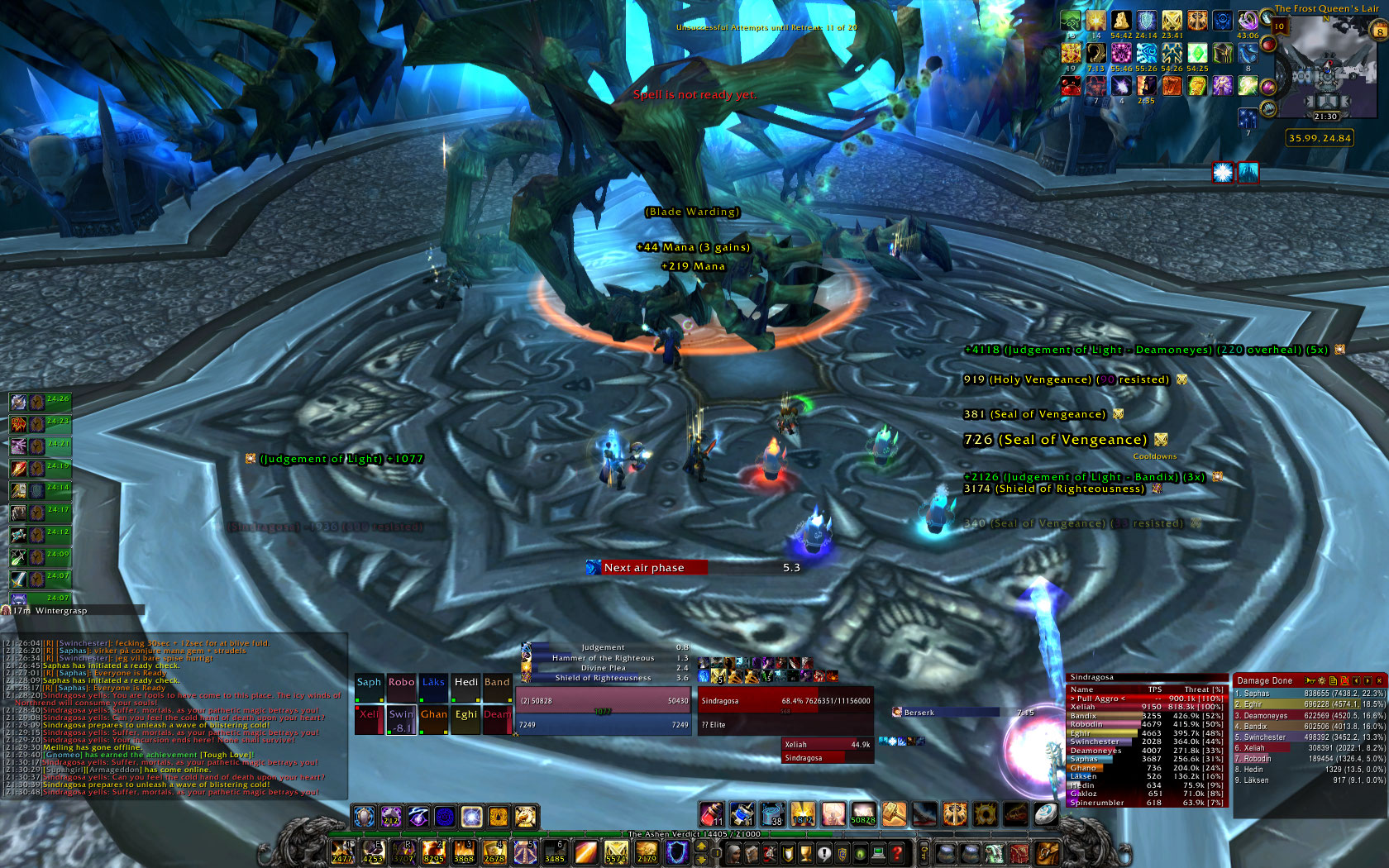Open the backpack bag slot
Image resolution: width=1389 pixels, height=868 pixels.
point(1047,853)
